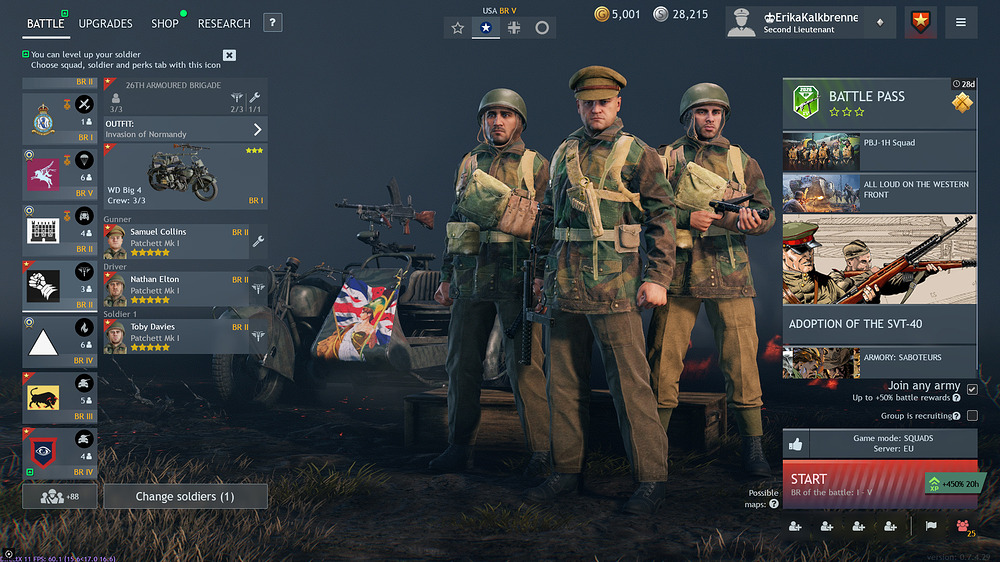Screen dimensions: 1000x562
Task: Select gunner Samuel Collins
Action: 176,241
